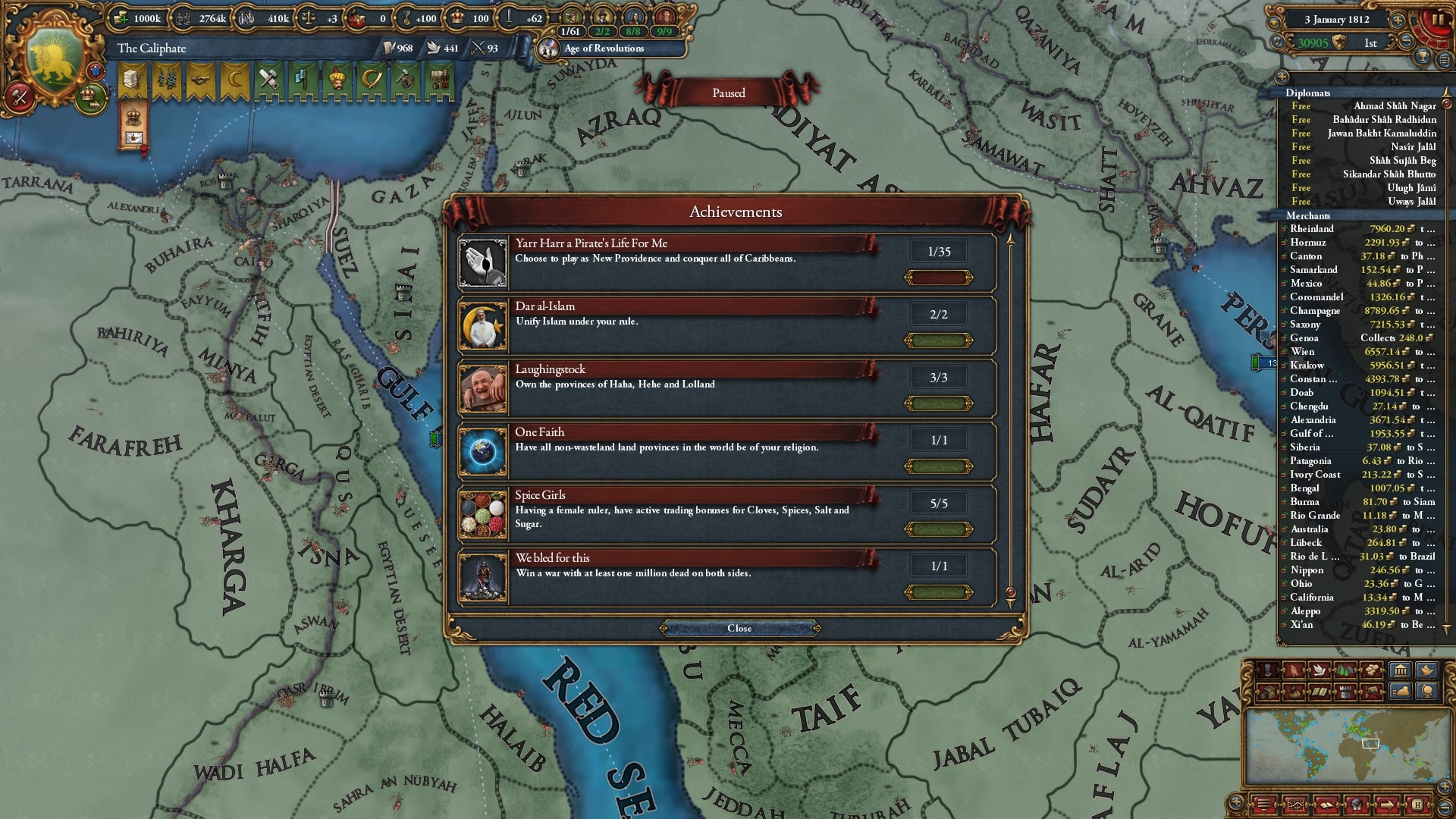Increase game speed with the plus button
Image resolution: width=1456 pixels, height=819 pixels.
click(1398, 20)
